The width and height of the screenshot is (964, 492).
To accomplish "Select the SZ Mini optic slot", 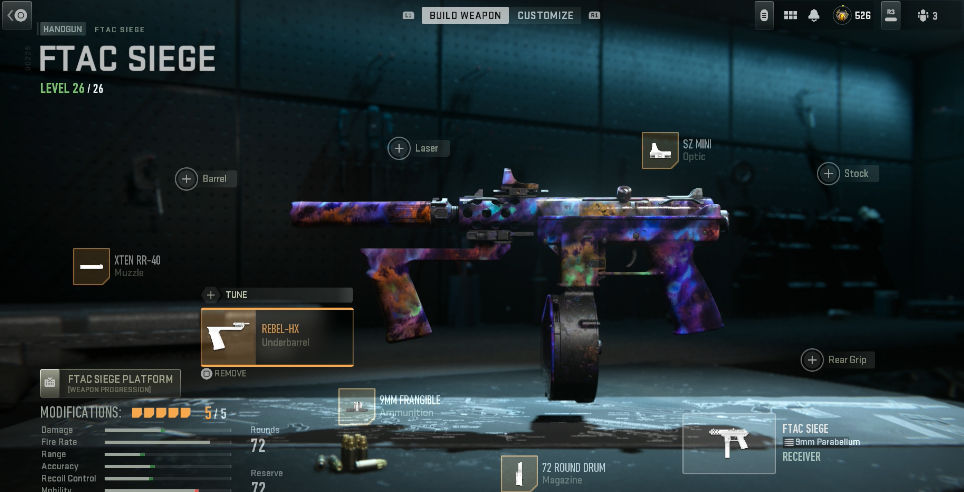I will point(658,151).
